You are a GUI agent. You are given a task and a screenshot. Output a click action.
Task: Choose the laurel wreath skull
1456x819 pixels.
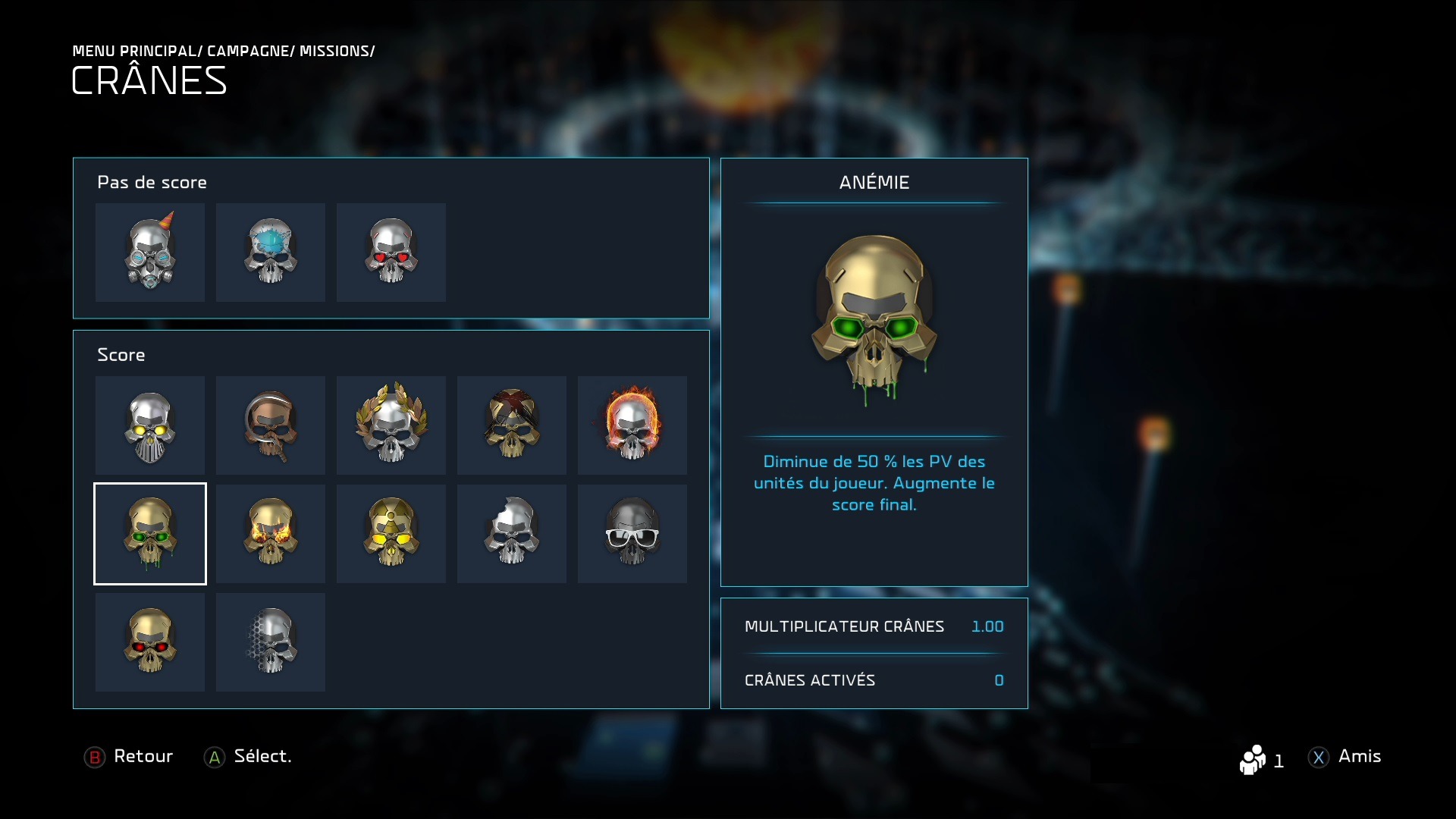pos(391,425)
